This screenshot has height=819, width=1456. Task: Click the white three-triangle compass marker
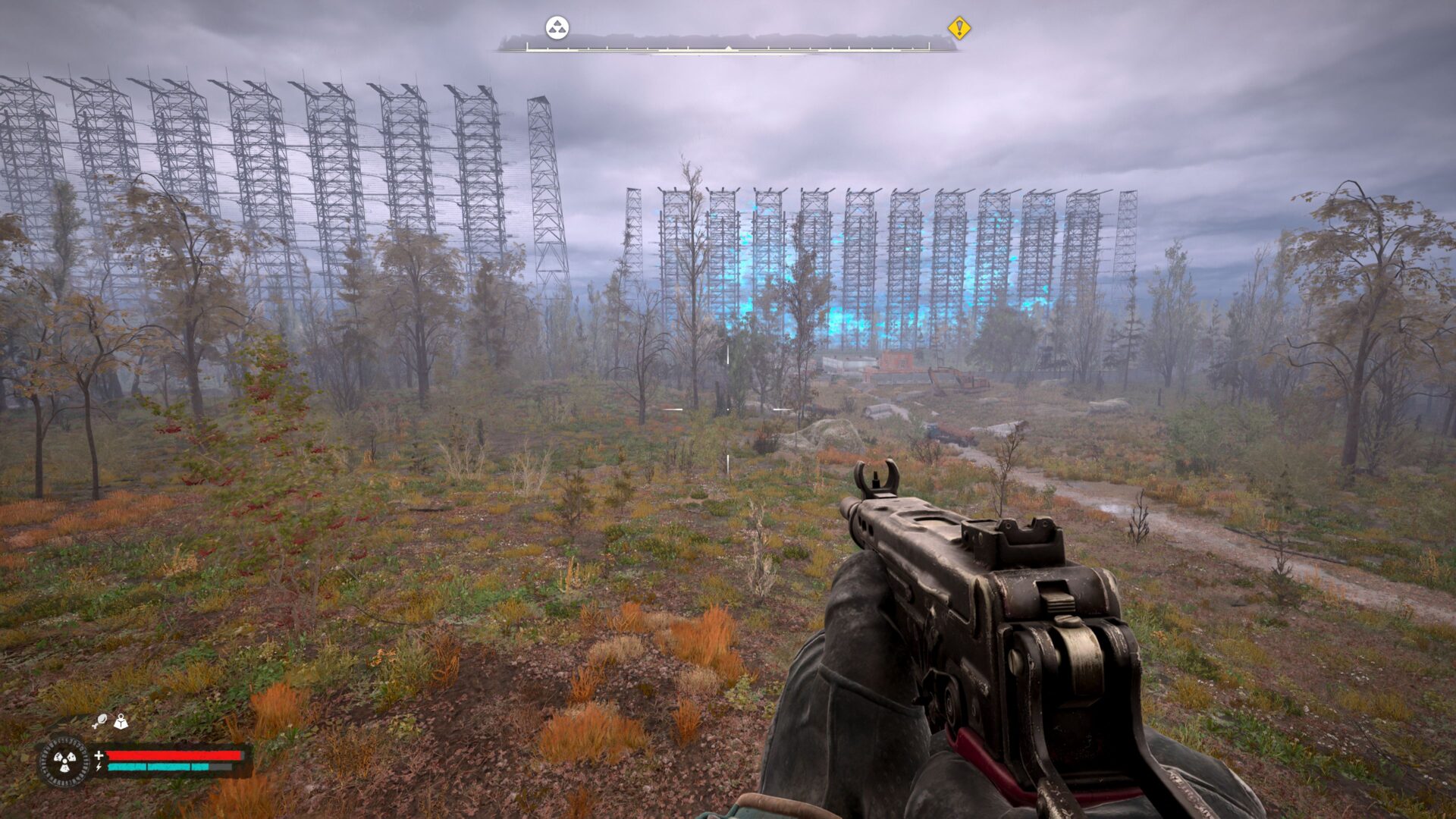pyautogui.click(x=557, y=29)
